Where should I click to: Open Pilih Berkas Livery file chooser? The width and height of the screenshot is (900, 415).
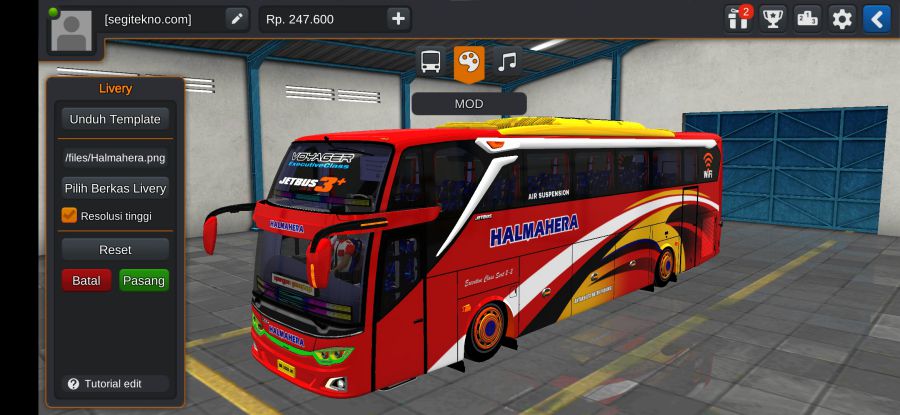tap(115, 188)
